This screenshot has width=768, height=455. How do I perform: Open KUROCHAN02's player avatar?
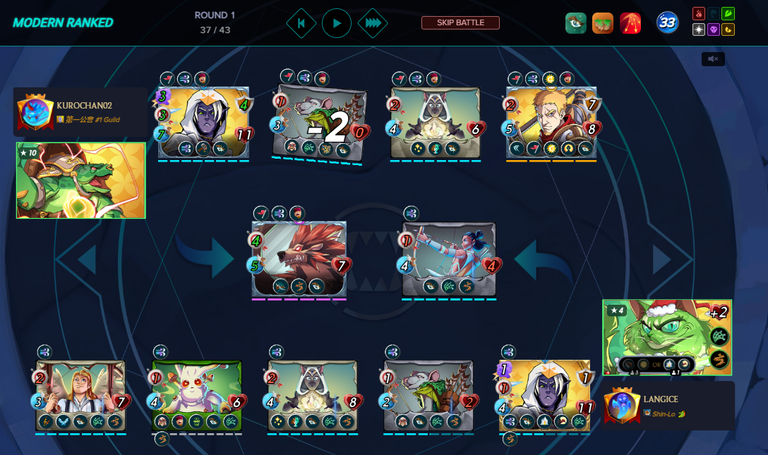34,112
